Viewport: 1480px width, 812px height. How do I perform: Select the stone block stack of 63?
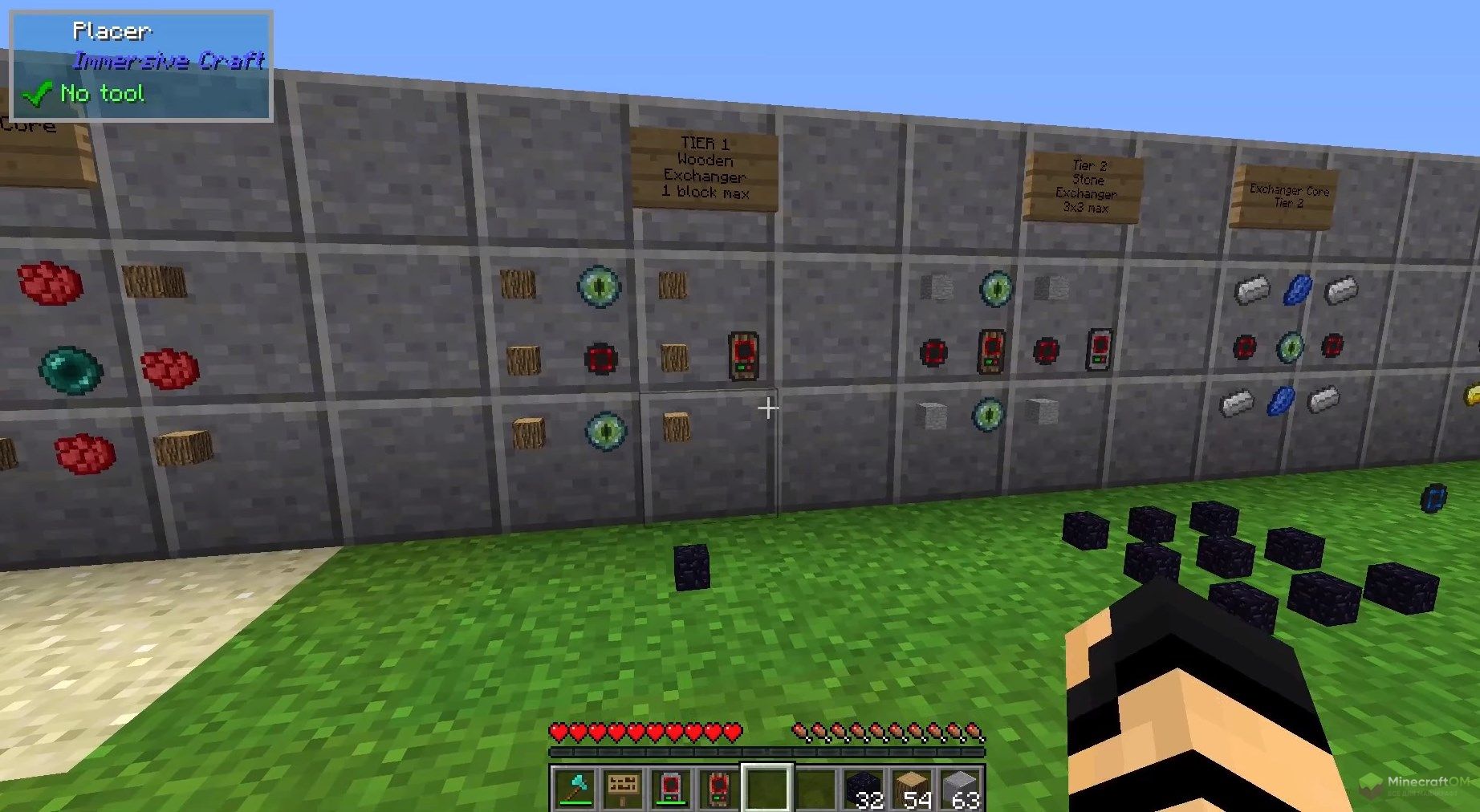(x=960, y=788)
